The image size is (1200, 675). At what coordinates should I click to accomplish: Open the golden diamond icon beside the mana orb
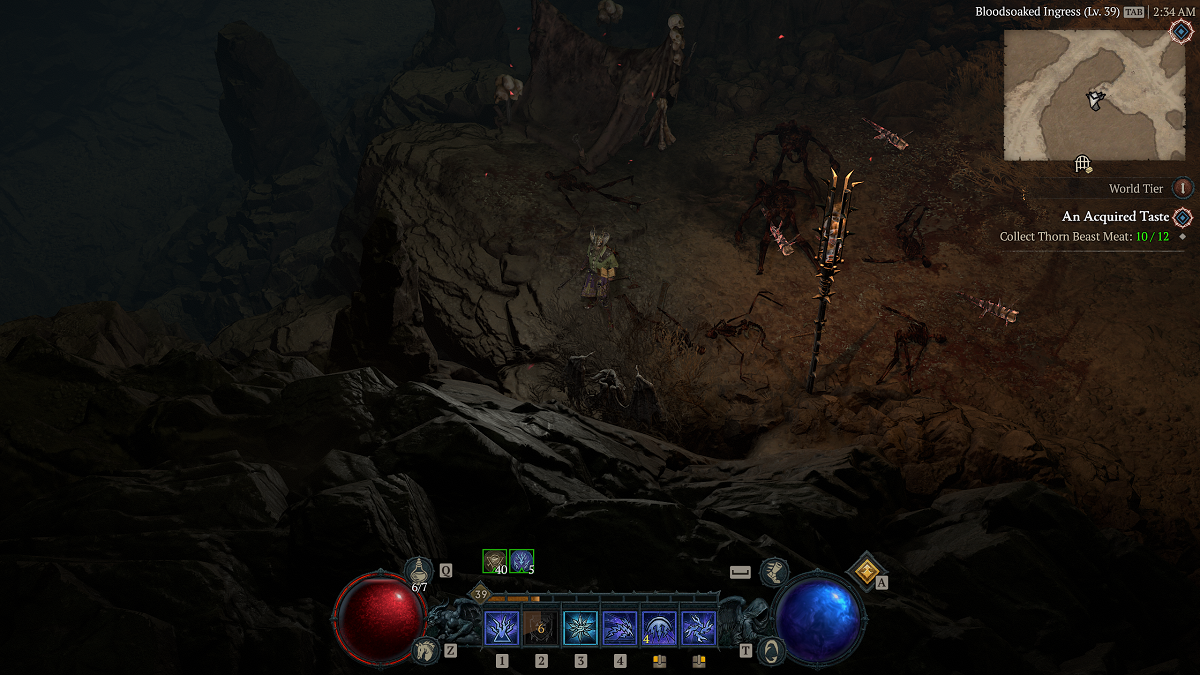[864, 569]
